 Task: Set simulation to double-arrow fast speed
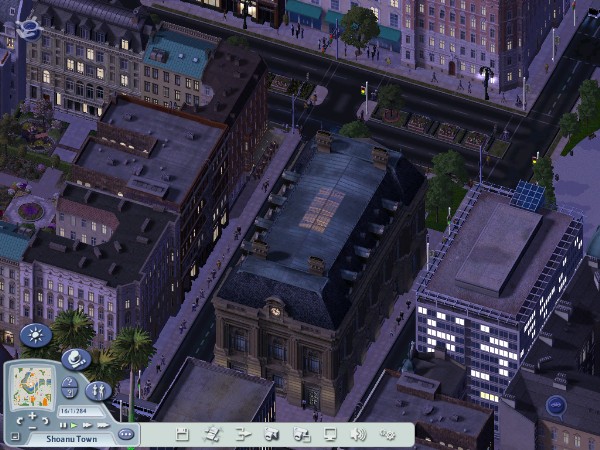coord(86,425)
